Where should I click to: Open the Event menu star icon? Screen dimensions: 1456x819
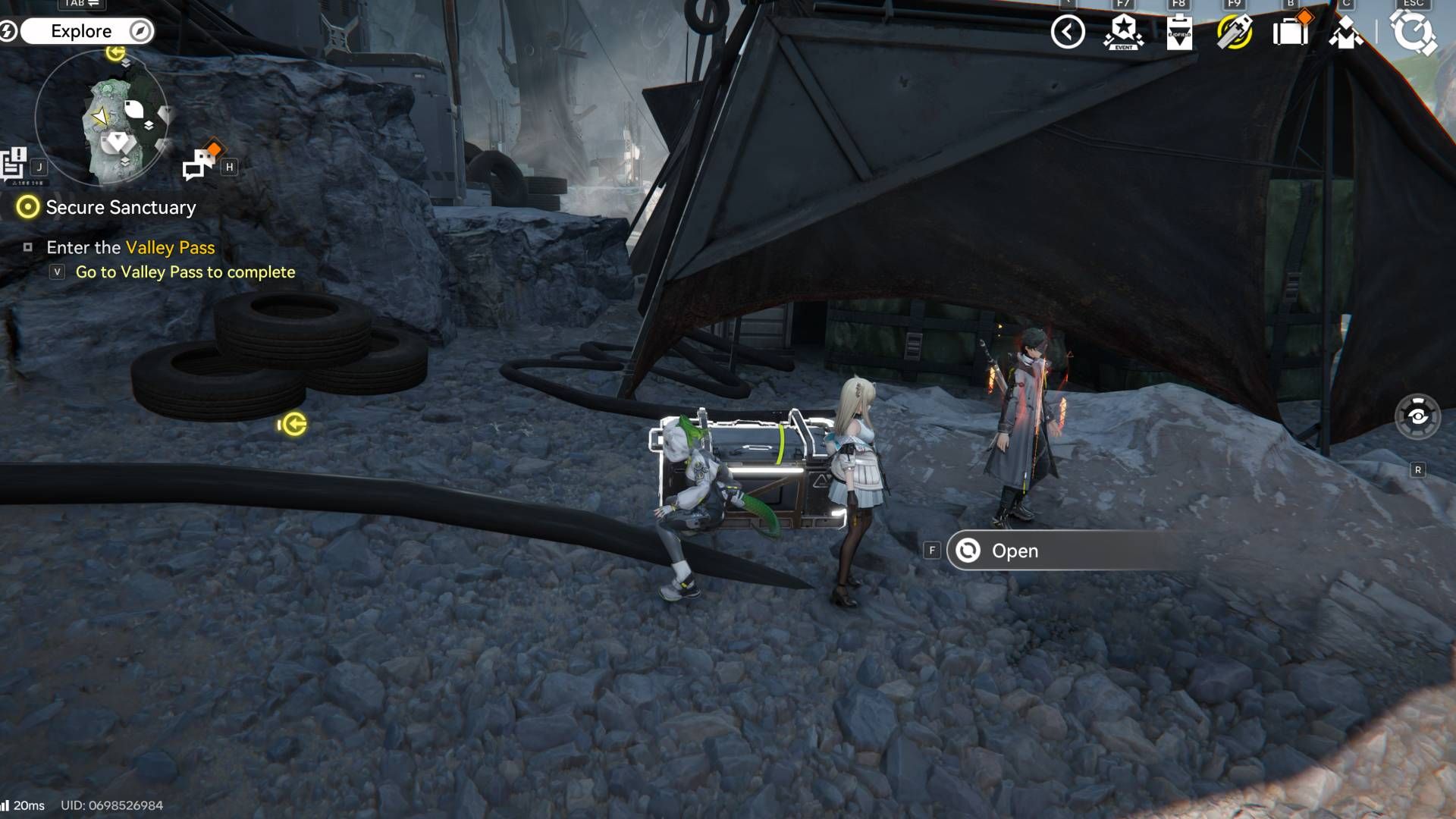coord(1123,33)
